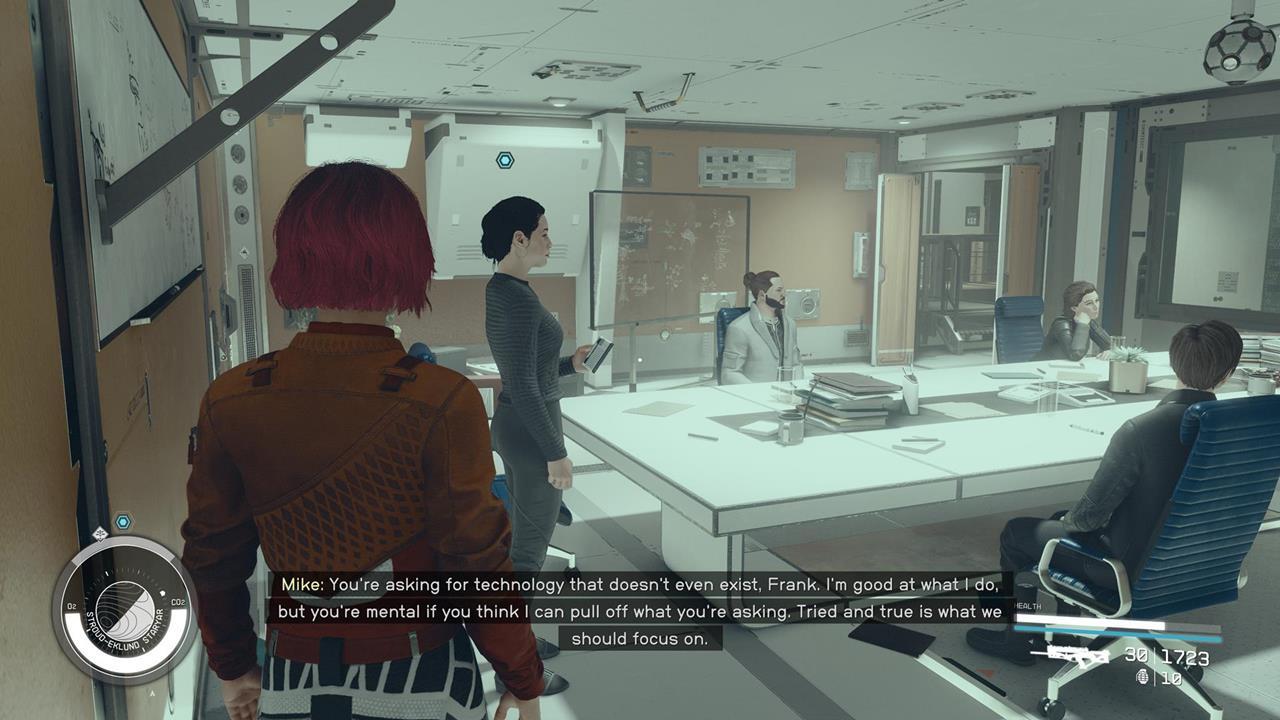
Task: Click the grenade count icon
Action: (x=1143, y=677)
